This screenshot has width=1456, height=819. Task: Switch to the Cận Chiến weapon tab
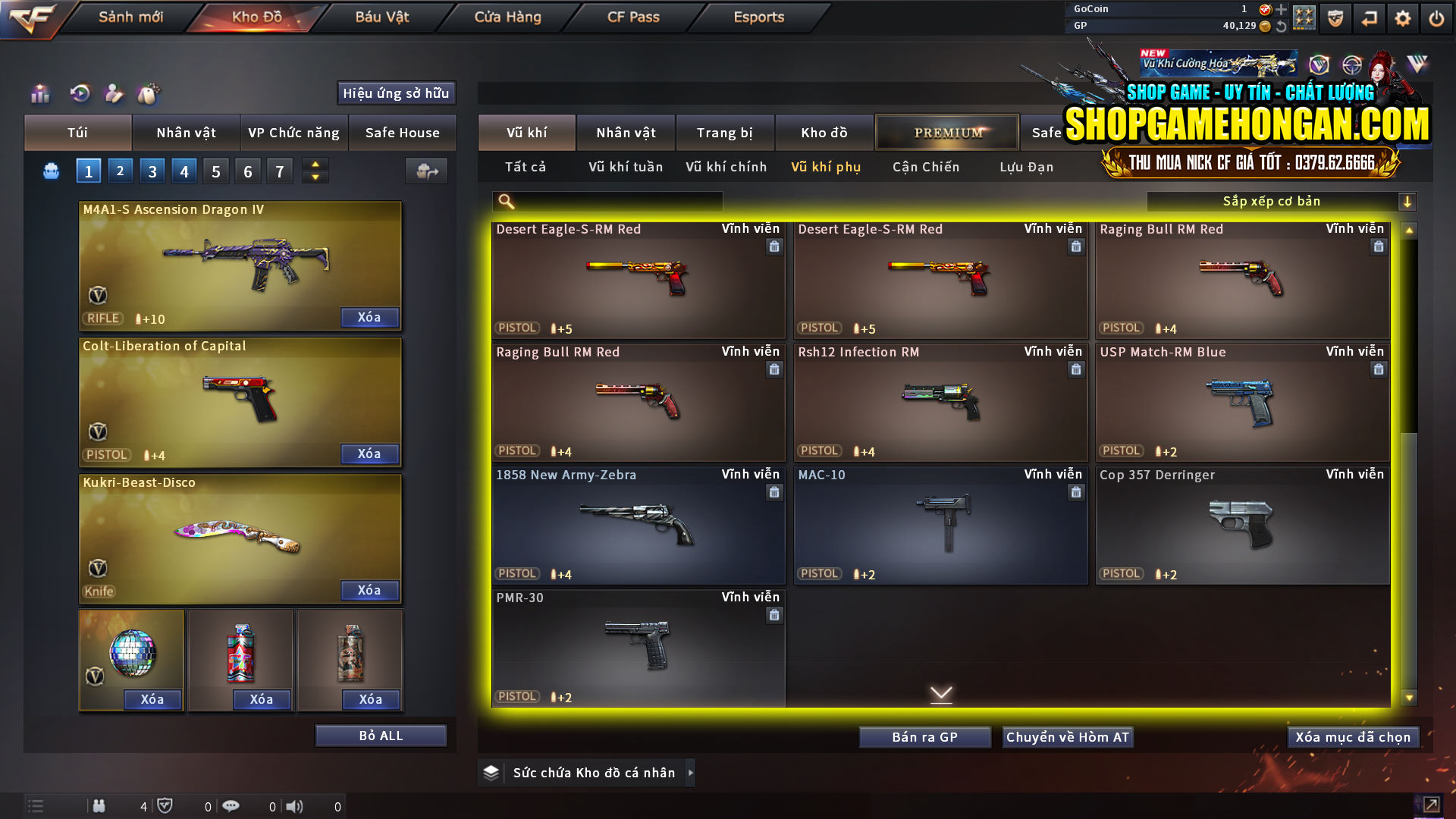point(925,167)
